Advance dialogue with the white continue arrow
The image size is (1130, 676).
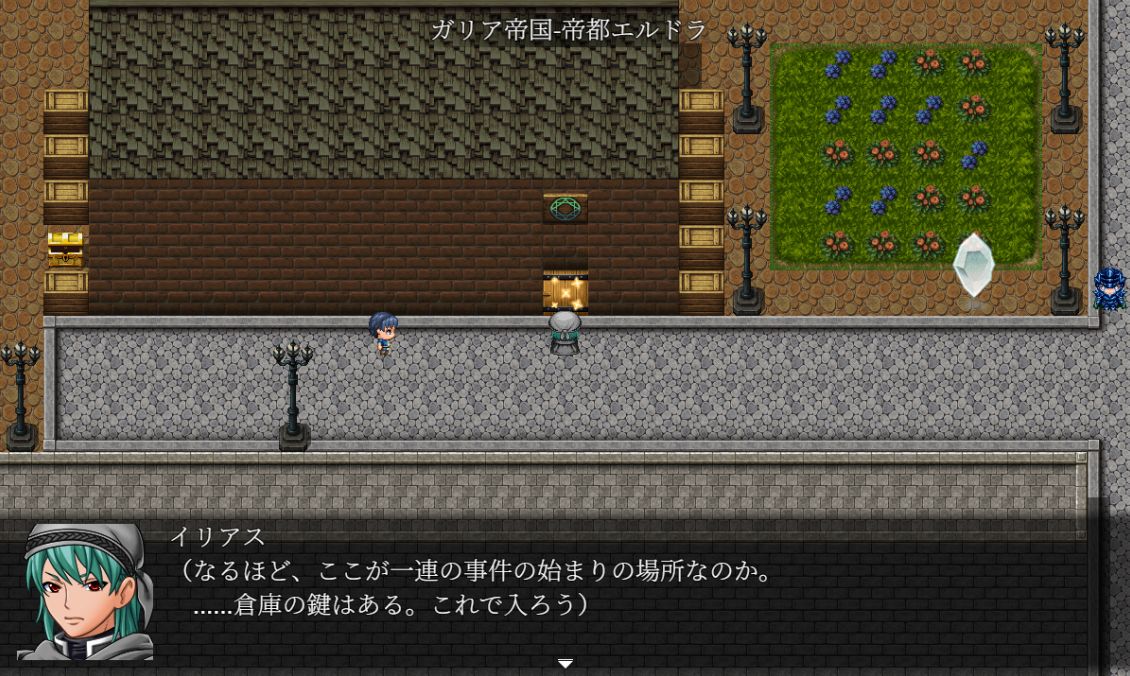[565, 663]
